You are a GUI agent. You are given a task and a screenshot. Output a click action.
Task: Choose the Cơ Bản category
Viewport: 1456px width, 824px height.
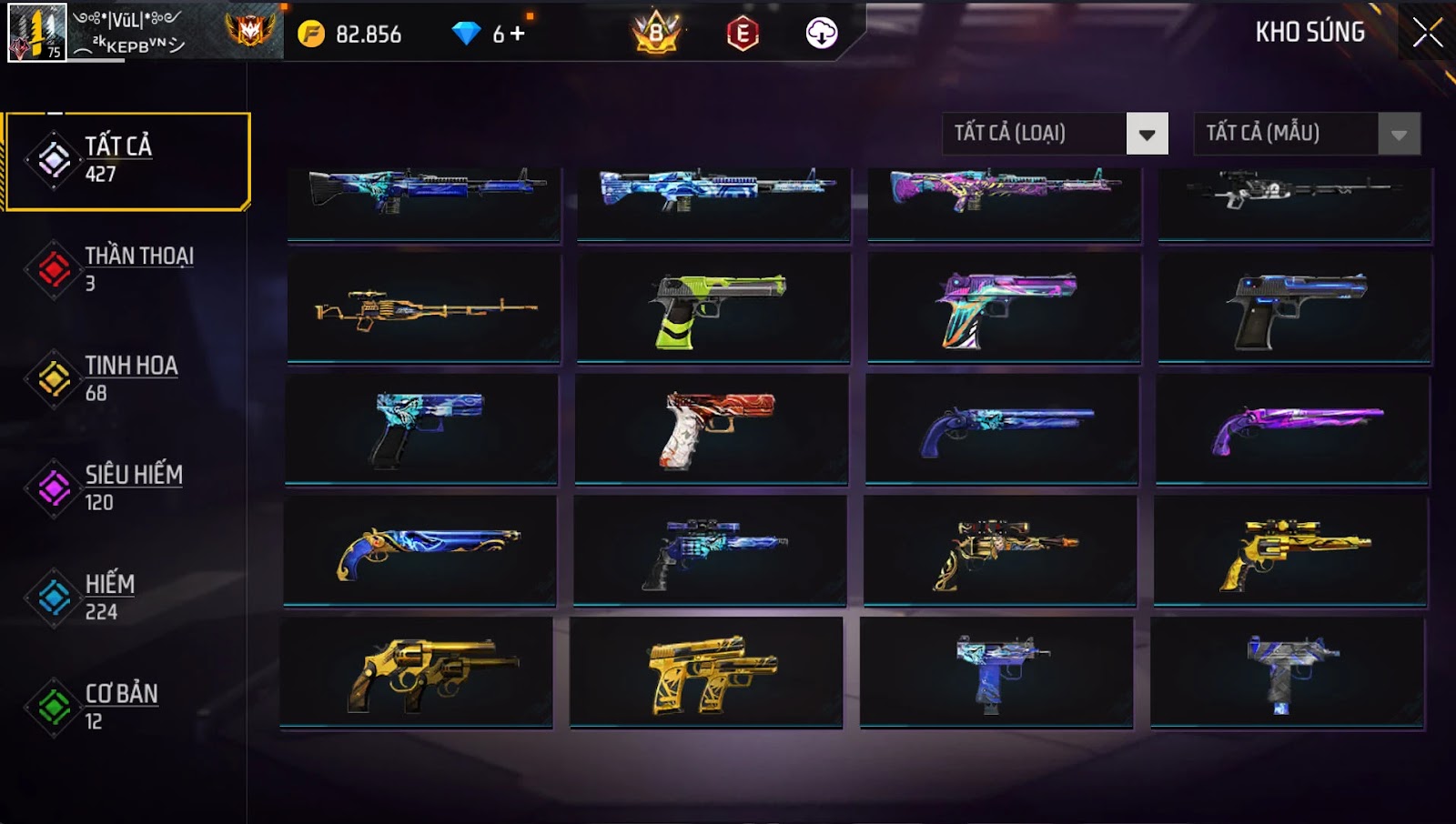click(127, 706)
